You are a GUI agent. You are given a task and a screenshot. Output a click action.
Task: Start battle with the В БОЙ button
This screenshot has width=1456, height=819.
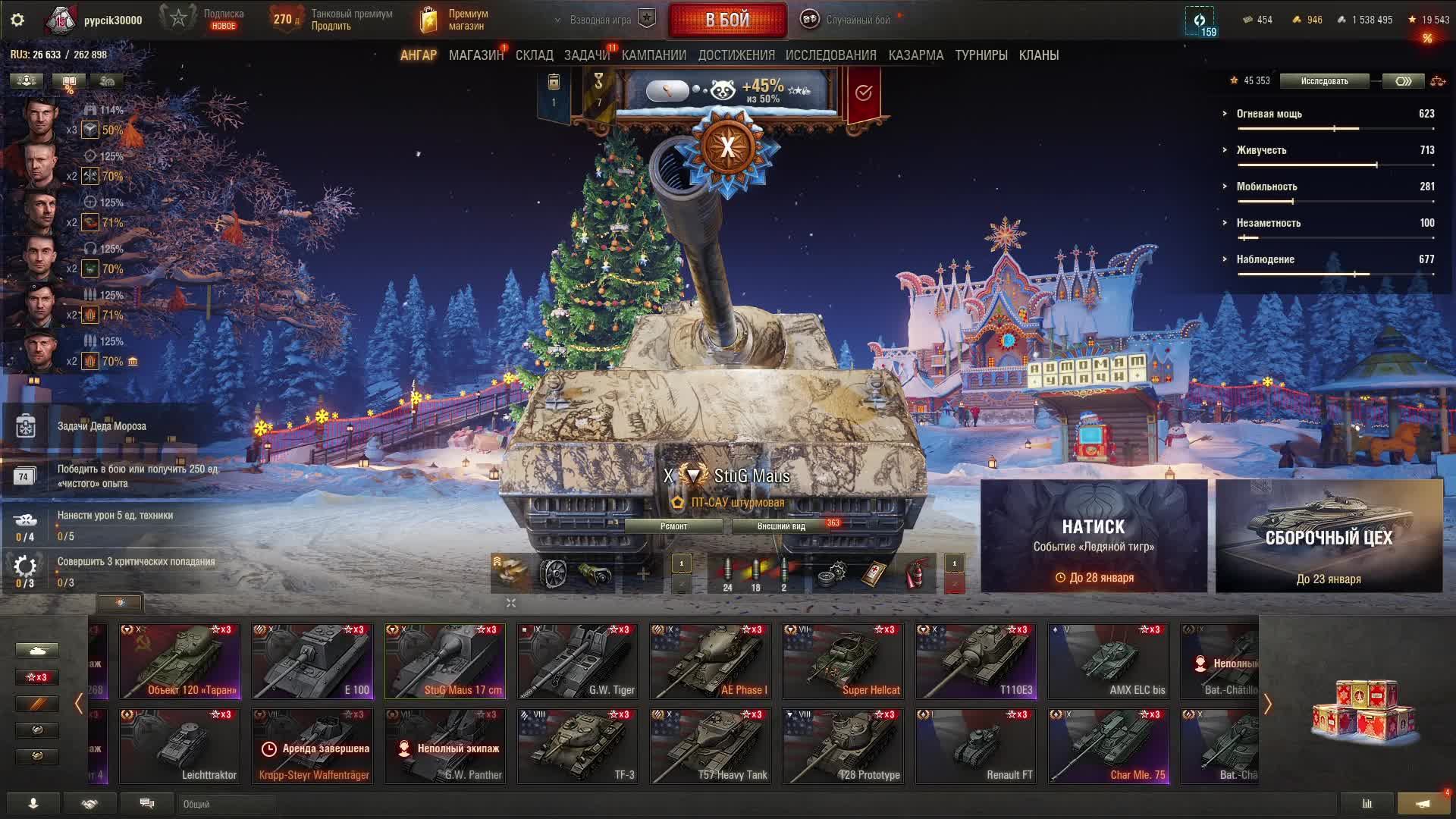pos(727,20)
